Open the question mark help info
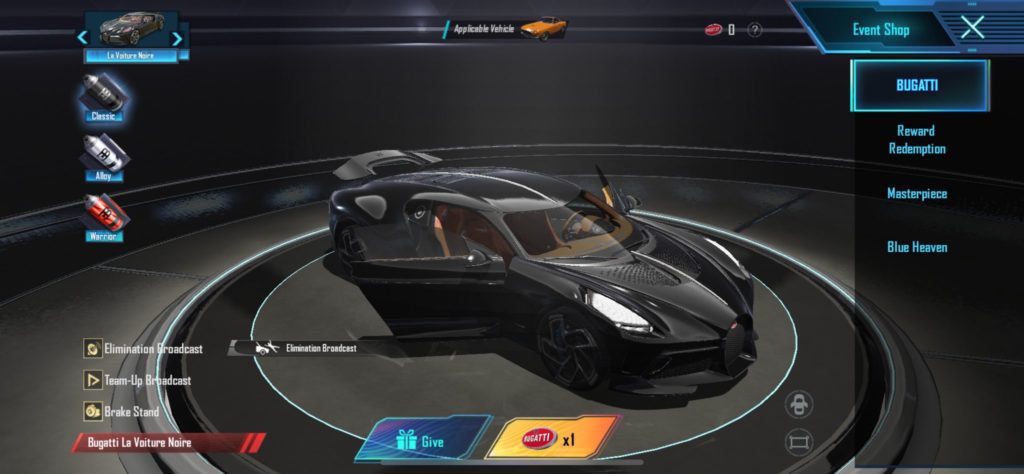1024x474 pixels. pyautogui.click(x=755, y=30)
